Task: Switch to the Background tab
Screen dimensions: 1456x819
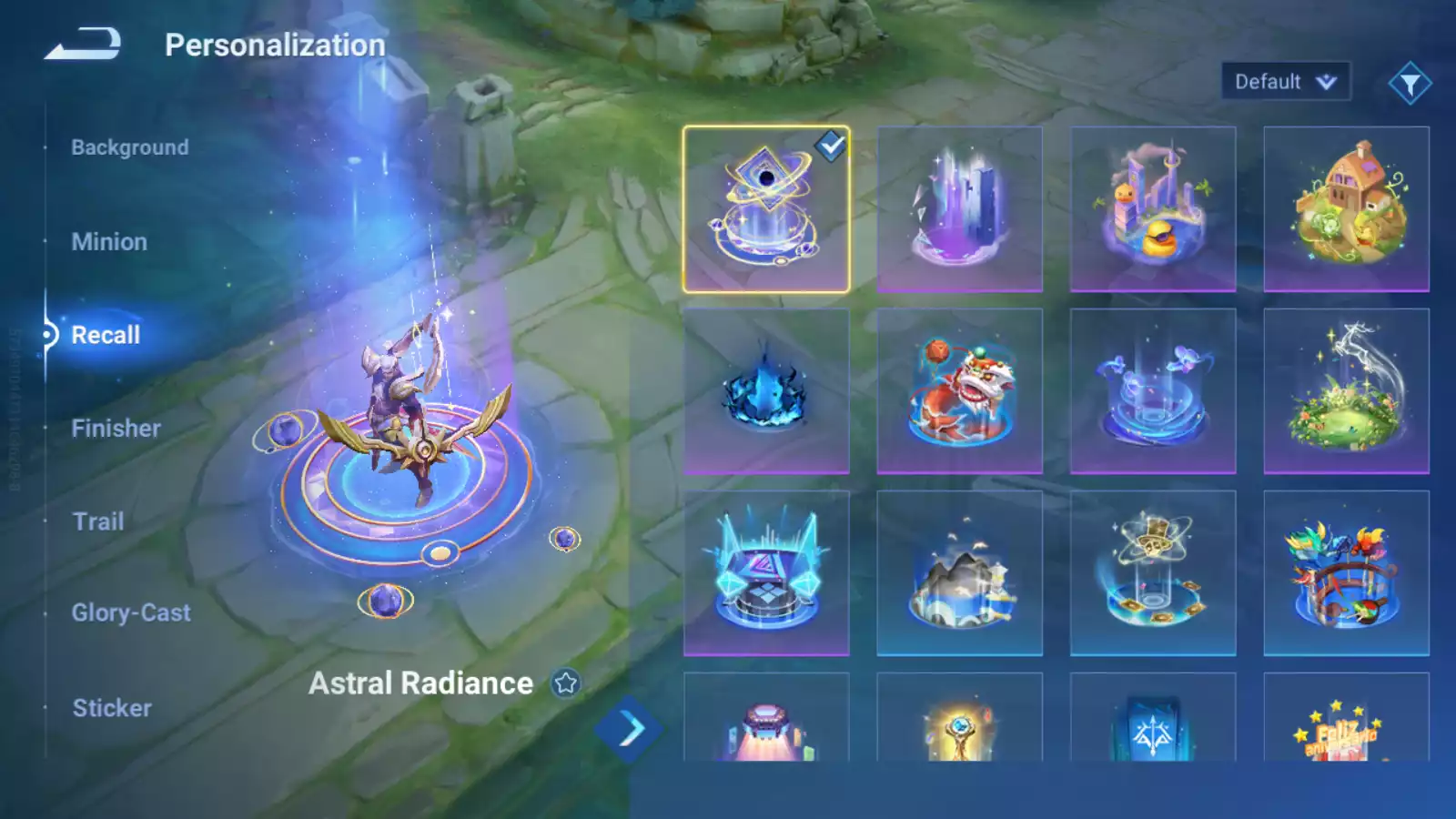Action: [130, 147]
